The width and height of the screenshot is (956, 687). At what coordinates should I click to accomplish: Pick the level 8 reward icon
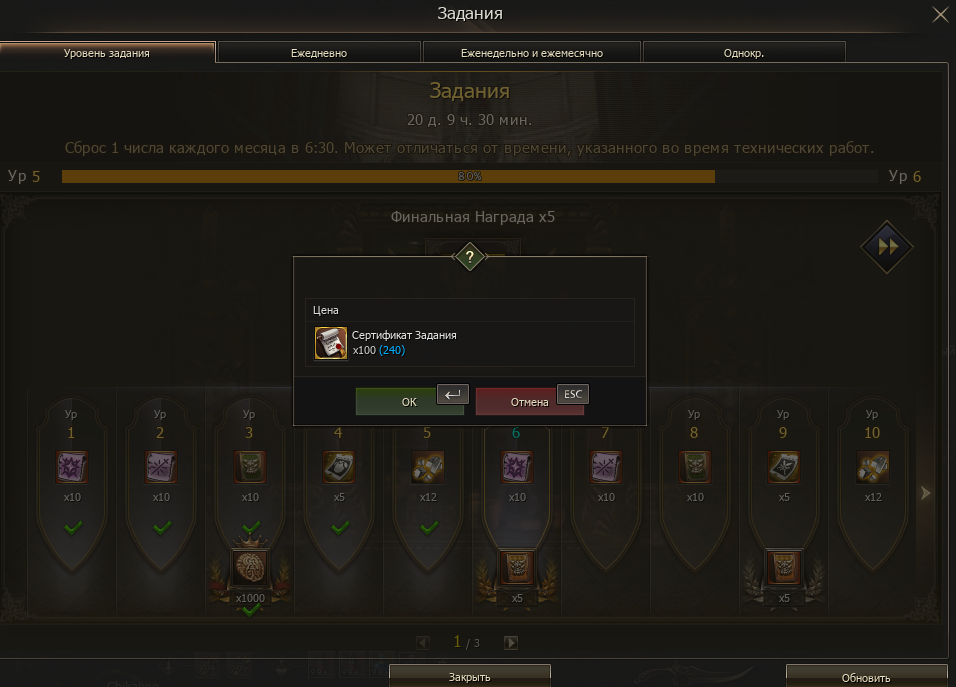(x=694, y=467)
